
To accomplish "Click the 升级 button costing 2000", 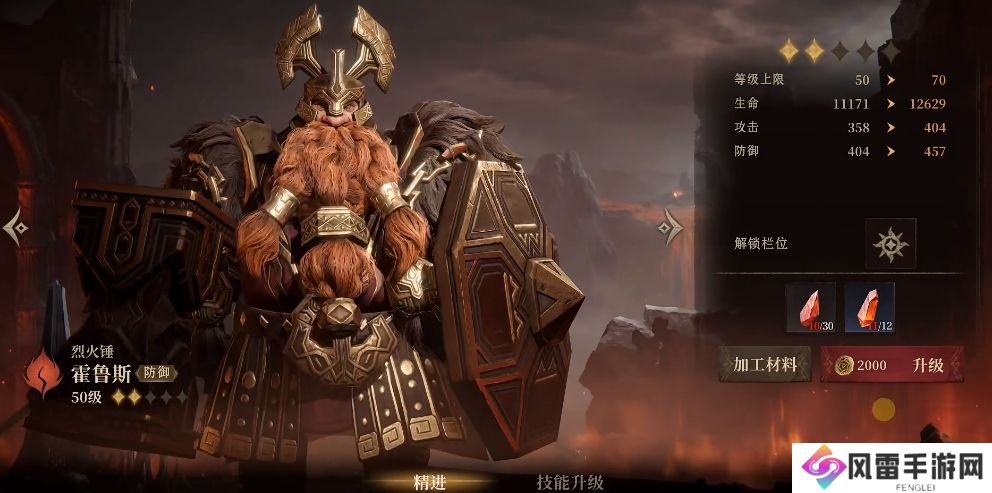I will click(893, 365).
